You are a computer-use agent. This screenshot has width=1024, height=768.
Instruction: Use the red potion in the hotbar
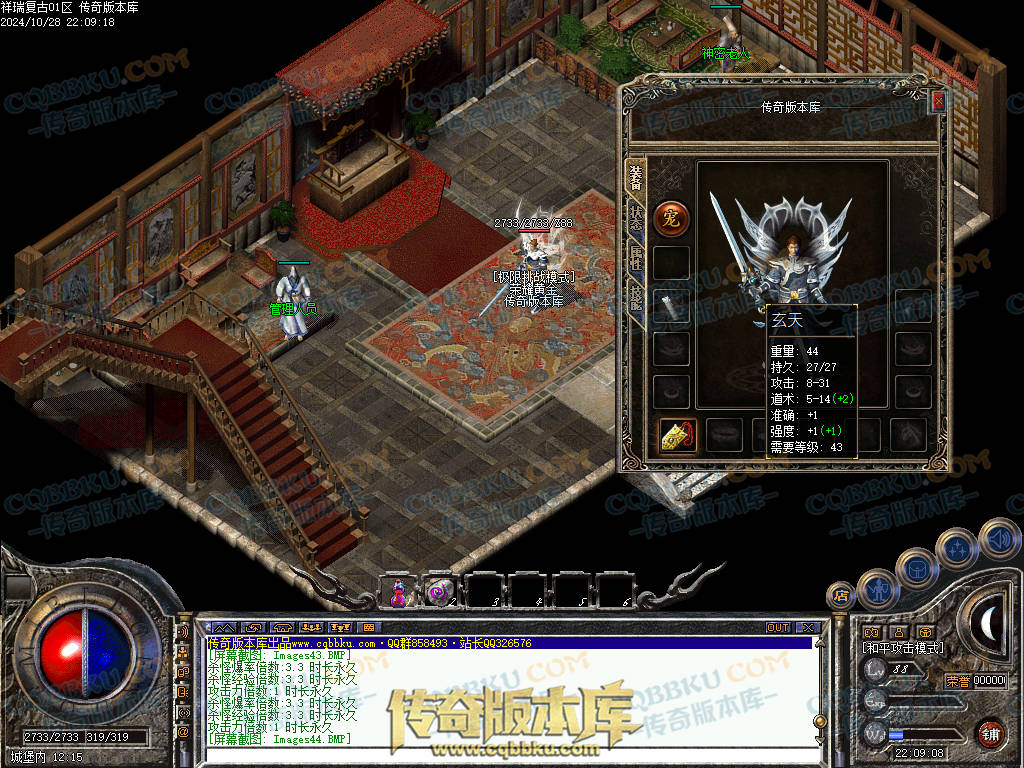coord(397,591)
